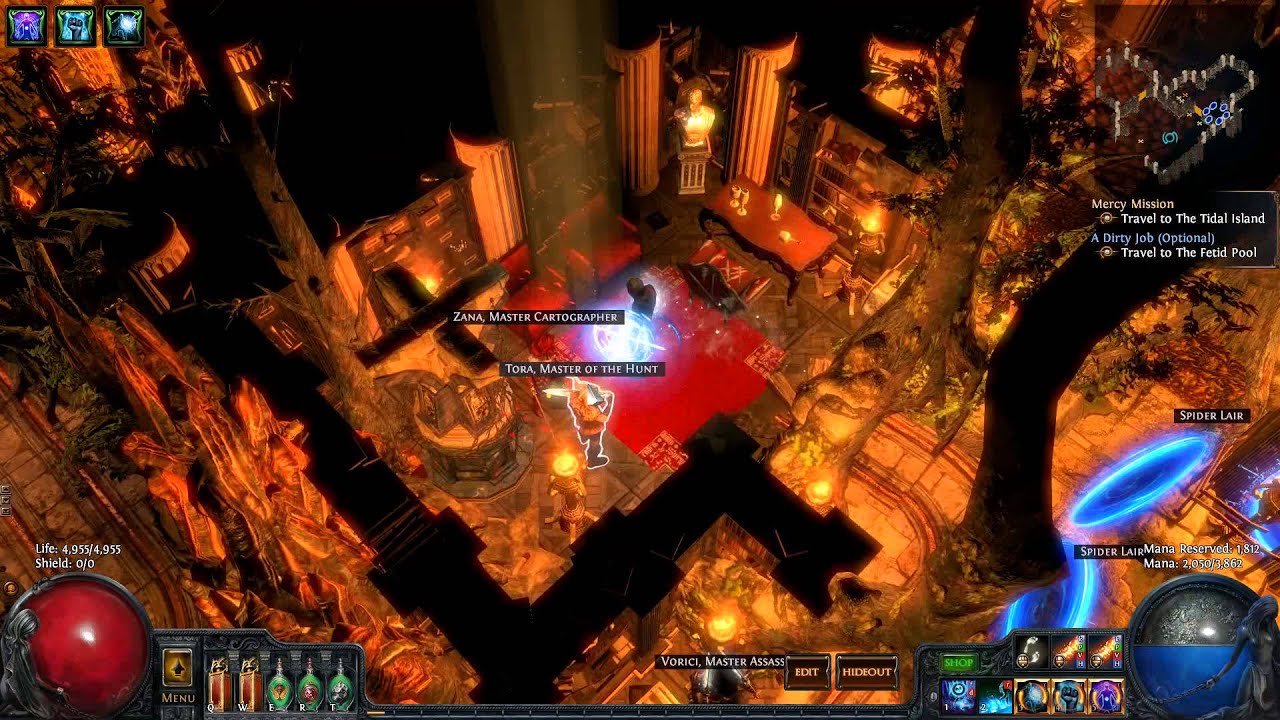Select the Hideout button
1280x720 pixels.
click(865, 672)
